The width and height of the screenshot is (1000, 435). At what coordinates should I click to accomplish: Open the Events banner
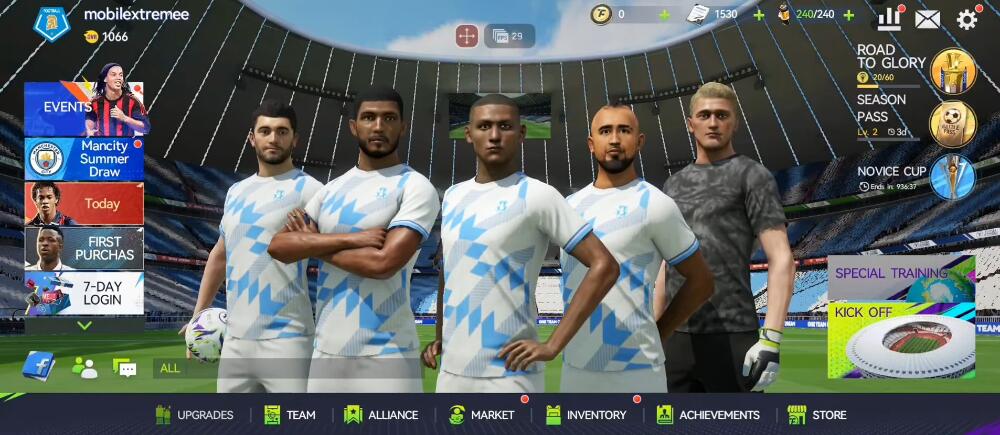pos(84,108)
